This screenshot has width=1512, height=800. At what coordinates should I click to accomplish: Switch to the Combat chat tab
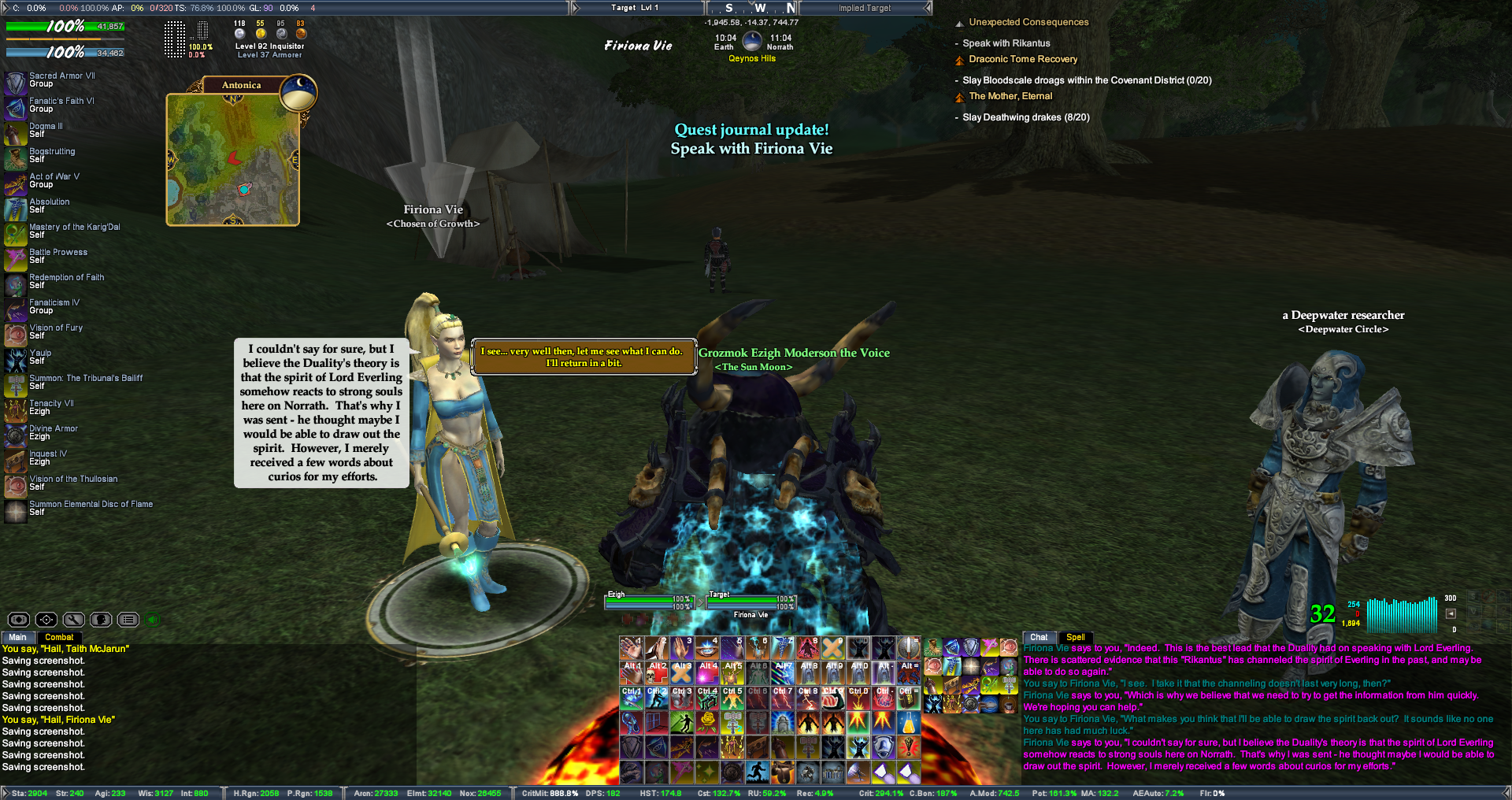pos(59,637)
